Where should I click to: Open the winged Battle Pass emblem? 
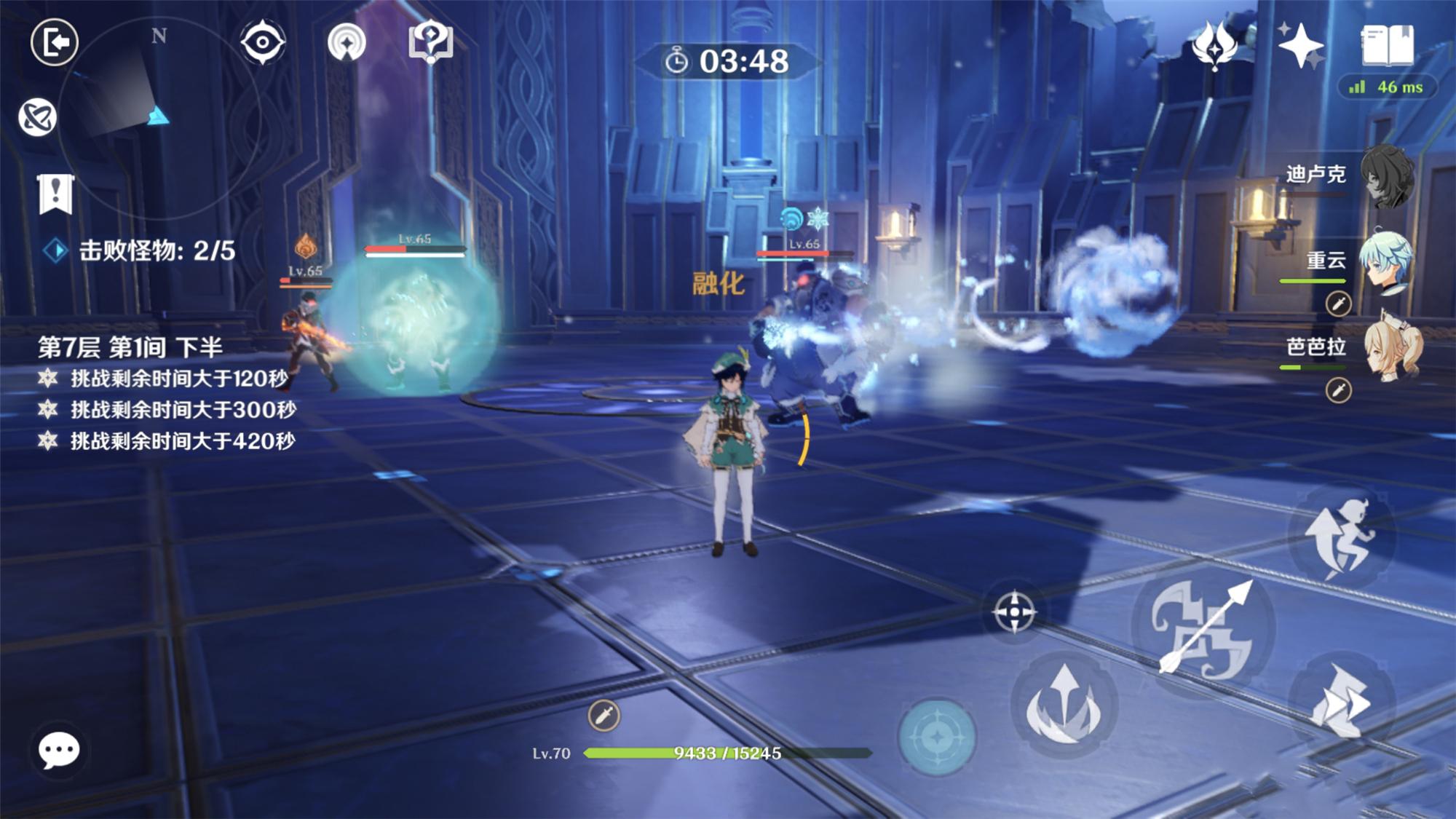(1214, 45)
